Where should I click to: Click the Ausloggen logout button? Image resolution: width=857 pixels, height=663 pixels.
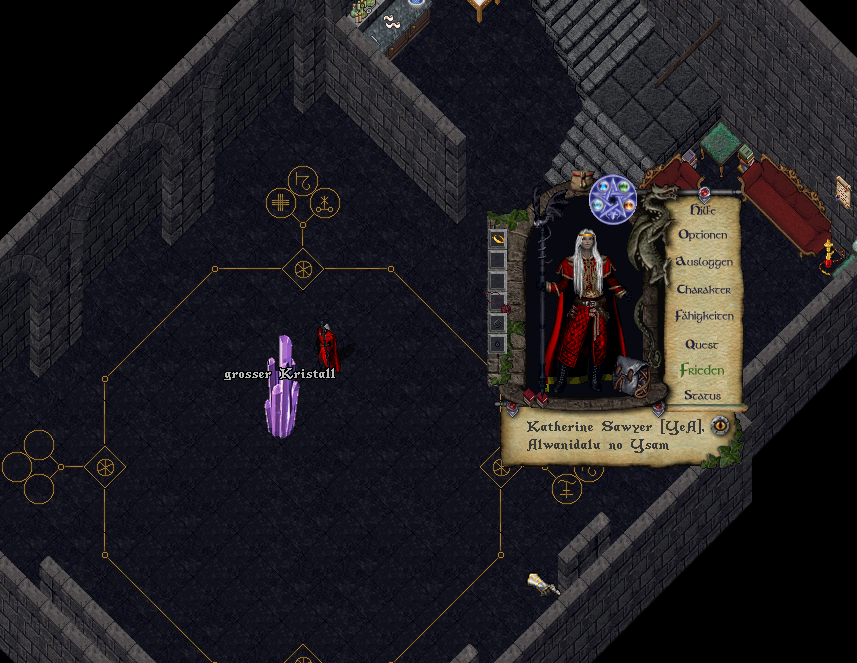704,262
